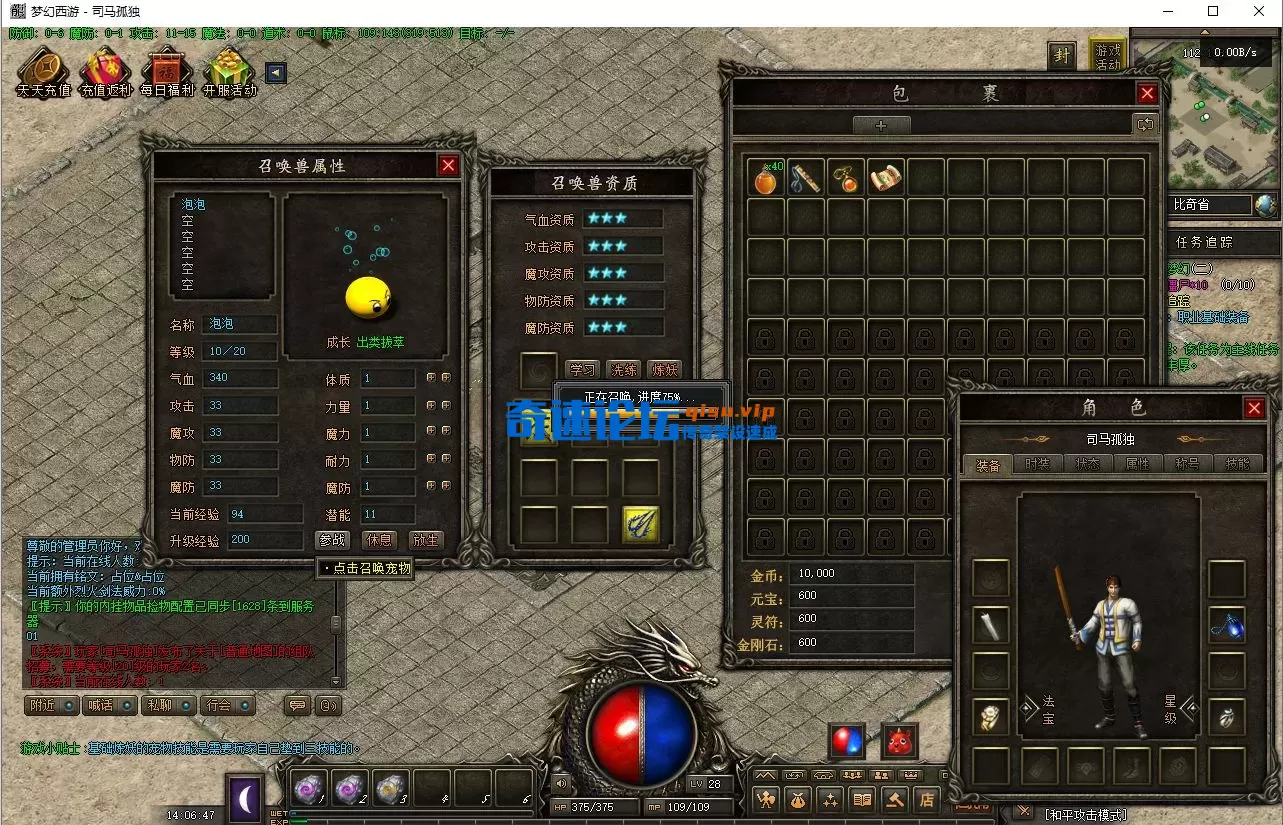Screen dimensions: 1283x825
Task: Click the 封 seal icon near the minimap
Action: (1061, 55)
